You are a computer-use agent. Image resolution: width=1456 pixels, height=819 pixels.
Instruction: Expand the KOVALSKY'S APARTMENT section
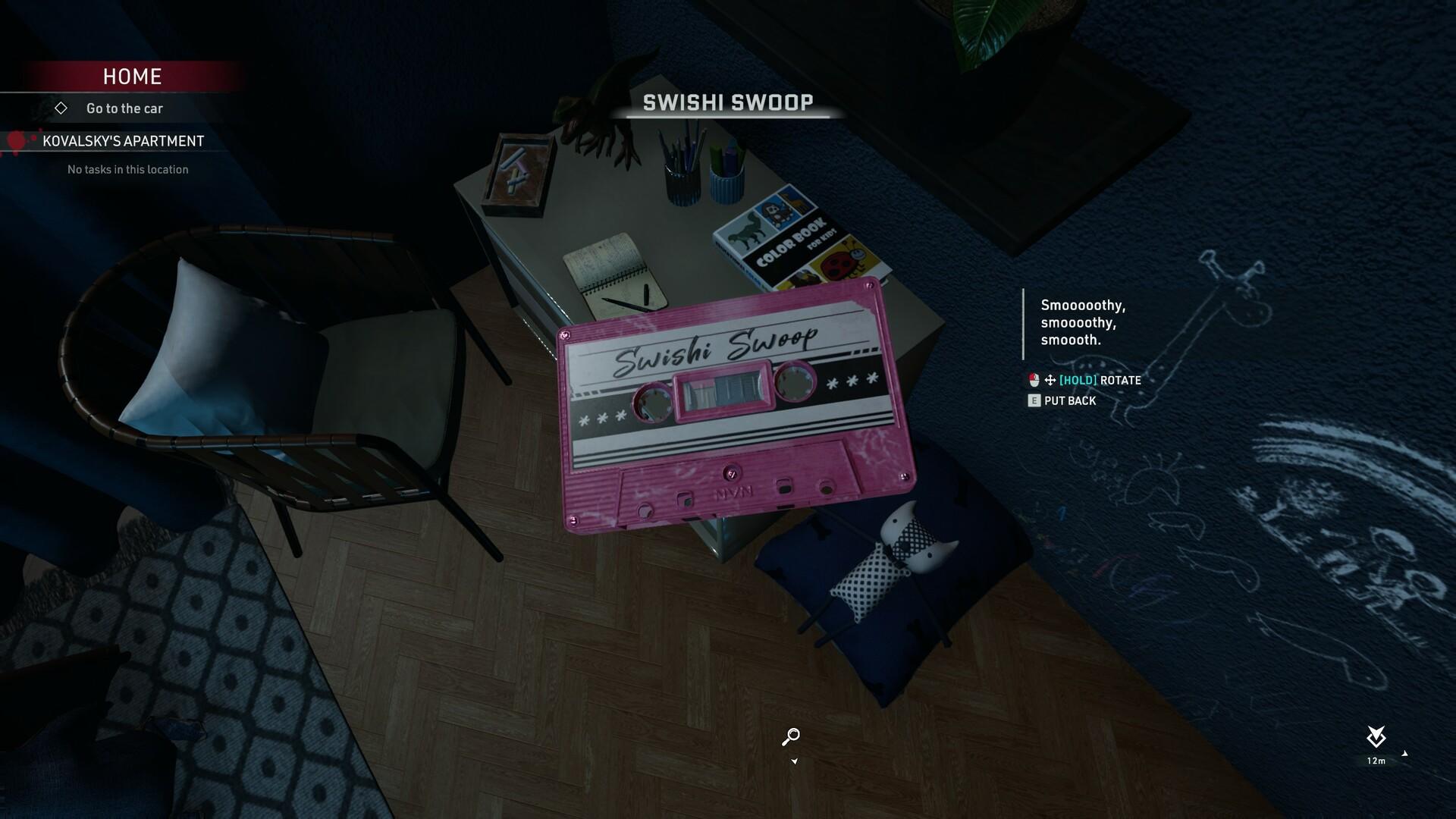[x=125, y=141]
